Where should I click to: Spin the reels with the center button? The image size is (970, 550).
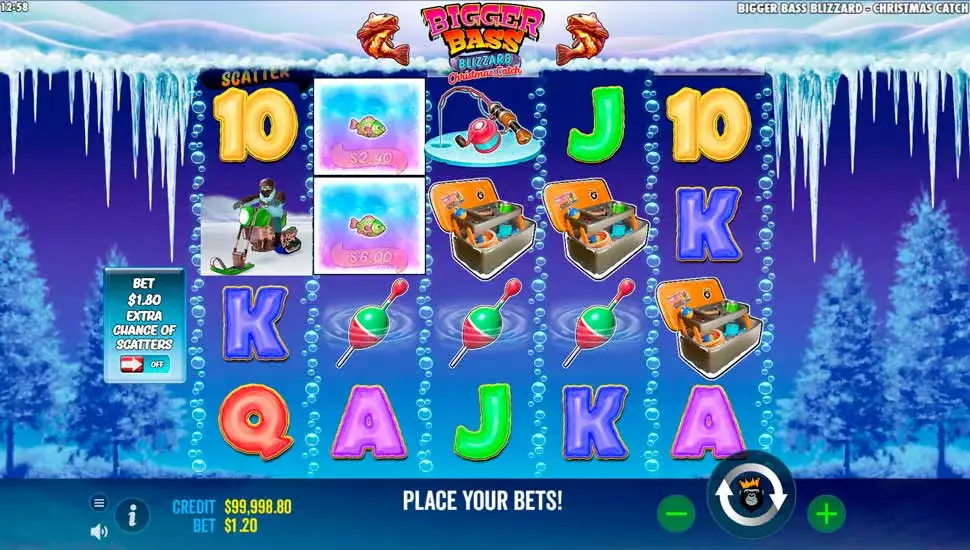tap(751, 496)
